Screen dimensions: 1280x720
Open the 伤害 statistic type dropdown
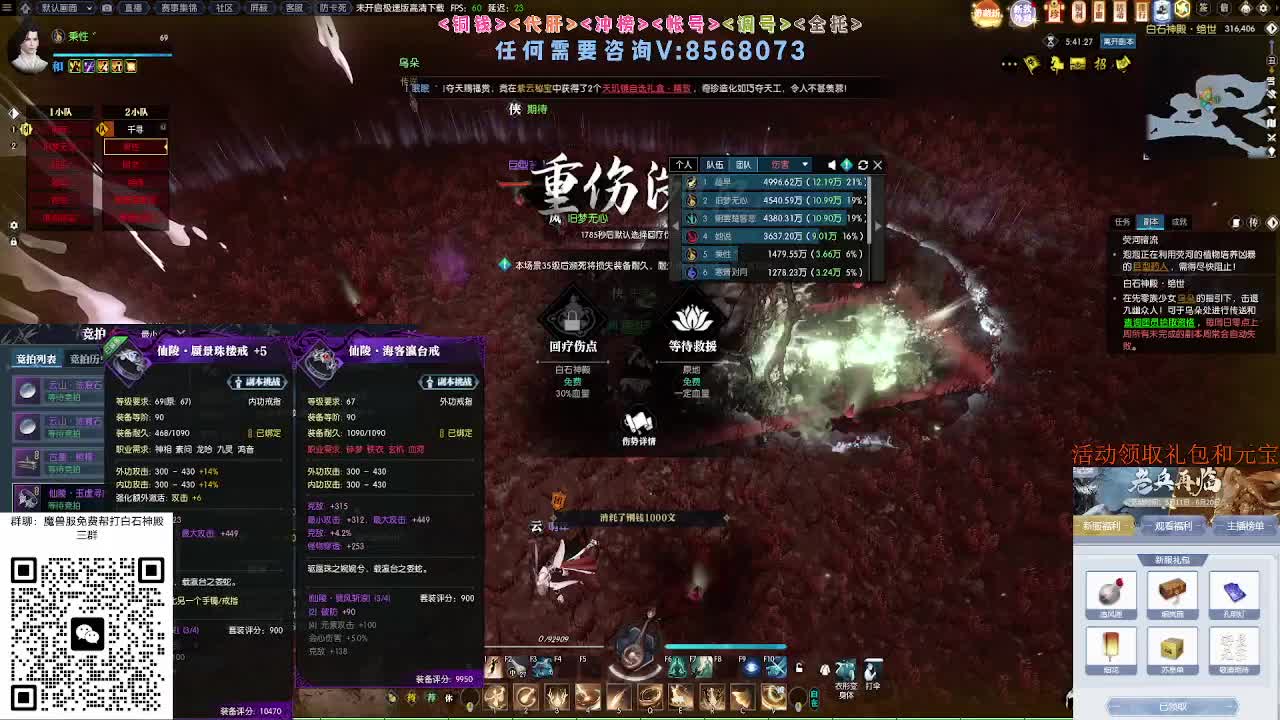pyautogui.click(x=790, y=164)
